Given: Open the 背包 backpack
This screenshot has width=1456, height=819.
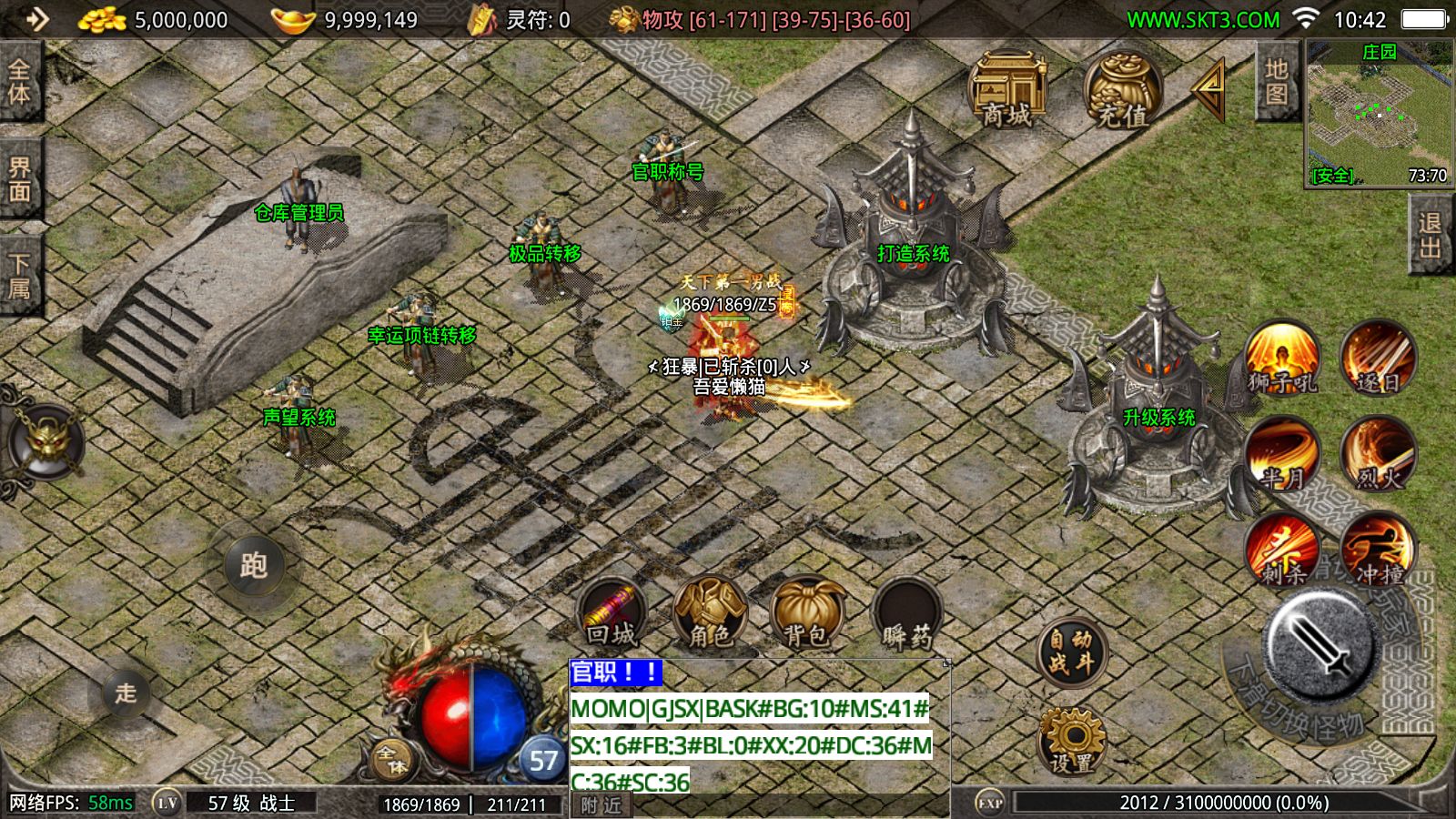Looking at the screenshot, I should click(x=807, y=612).
